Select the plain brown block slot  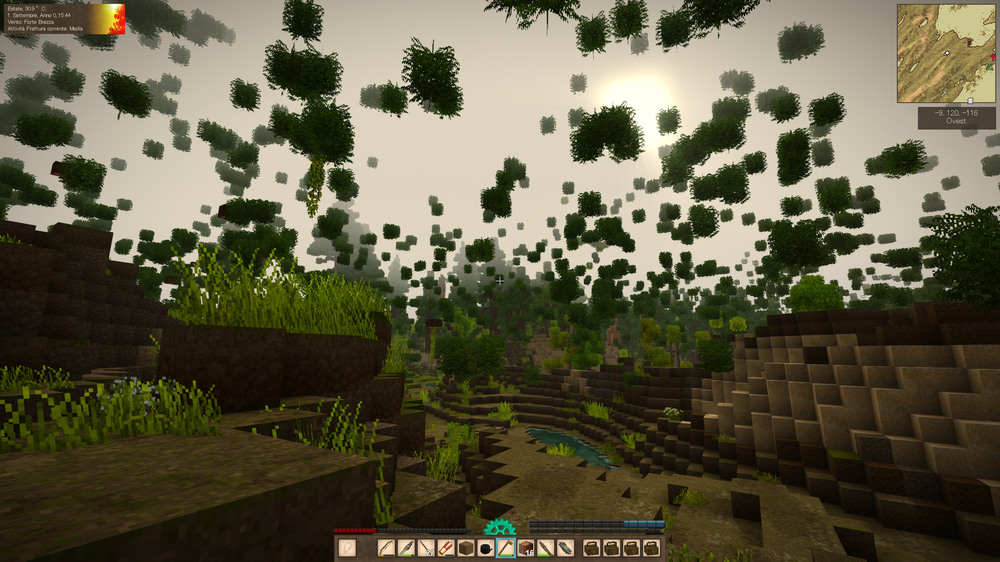point(466,548)
